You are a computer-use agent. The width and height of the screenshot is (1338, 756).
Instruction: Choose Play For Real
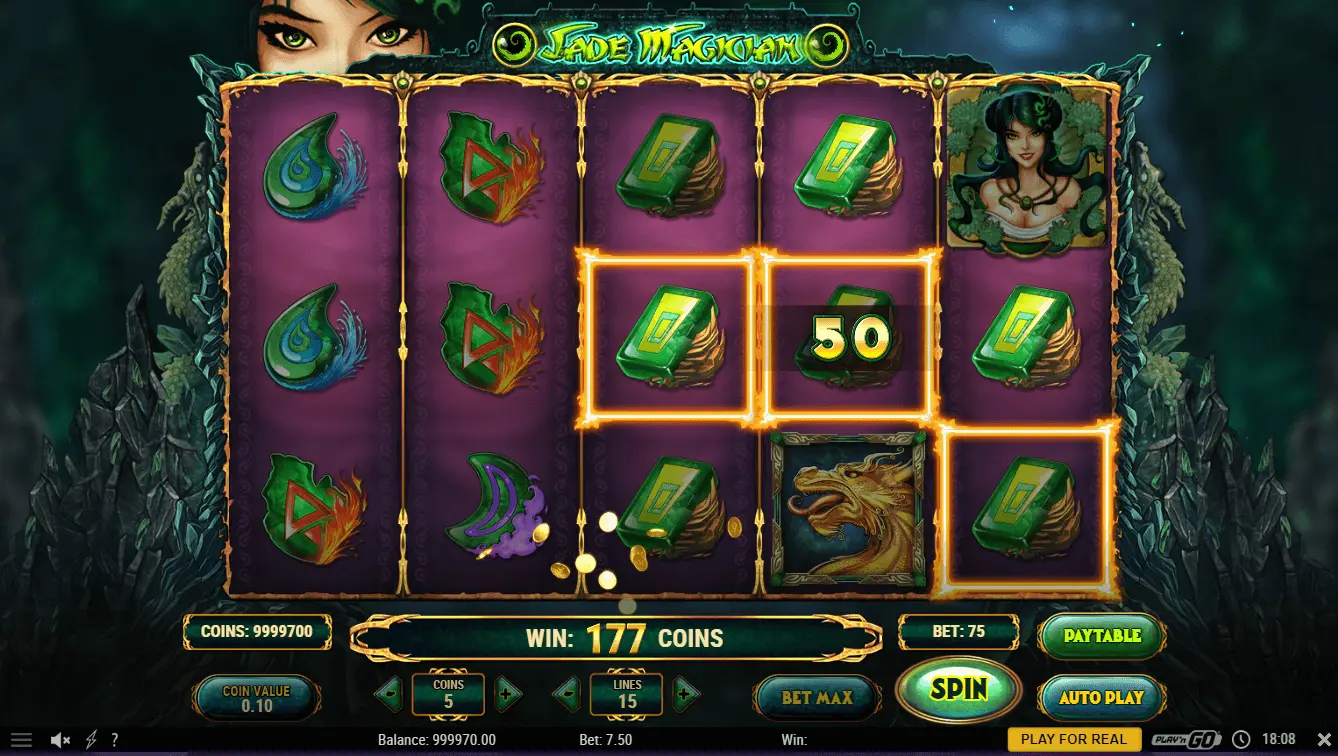click(x=1073, y=740)
